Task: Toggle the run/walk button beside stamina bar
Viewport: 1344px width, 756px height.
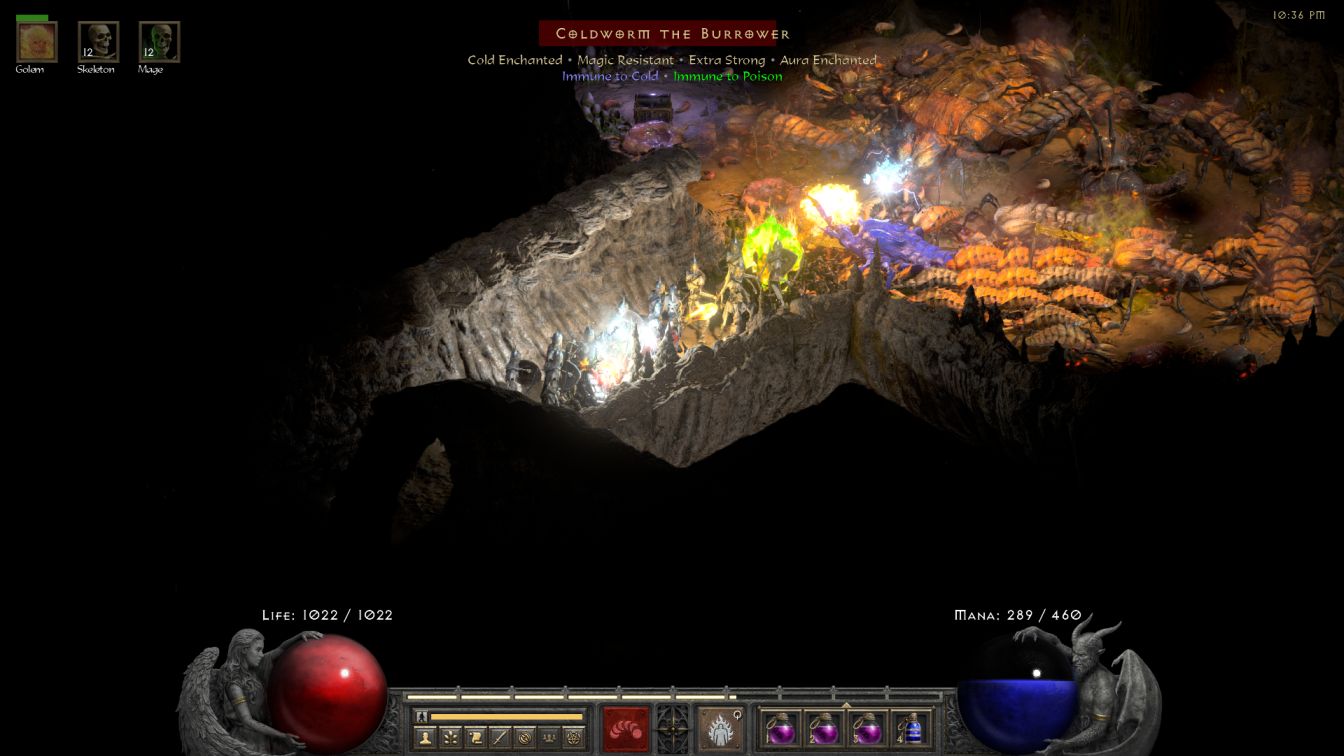Action: click(x=421, y=716)
